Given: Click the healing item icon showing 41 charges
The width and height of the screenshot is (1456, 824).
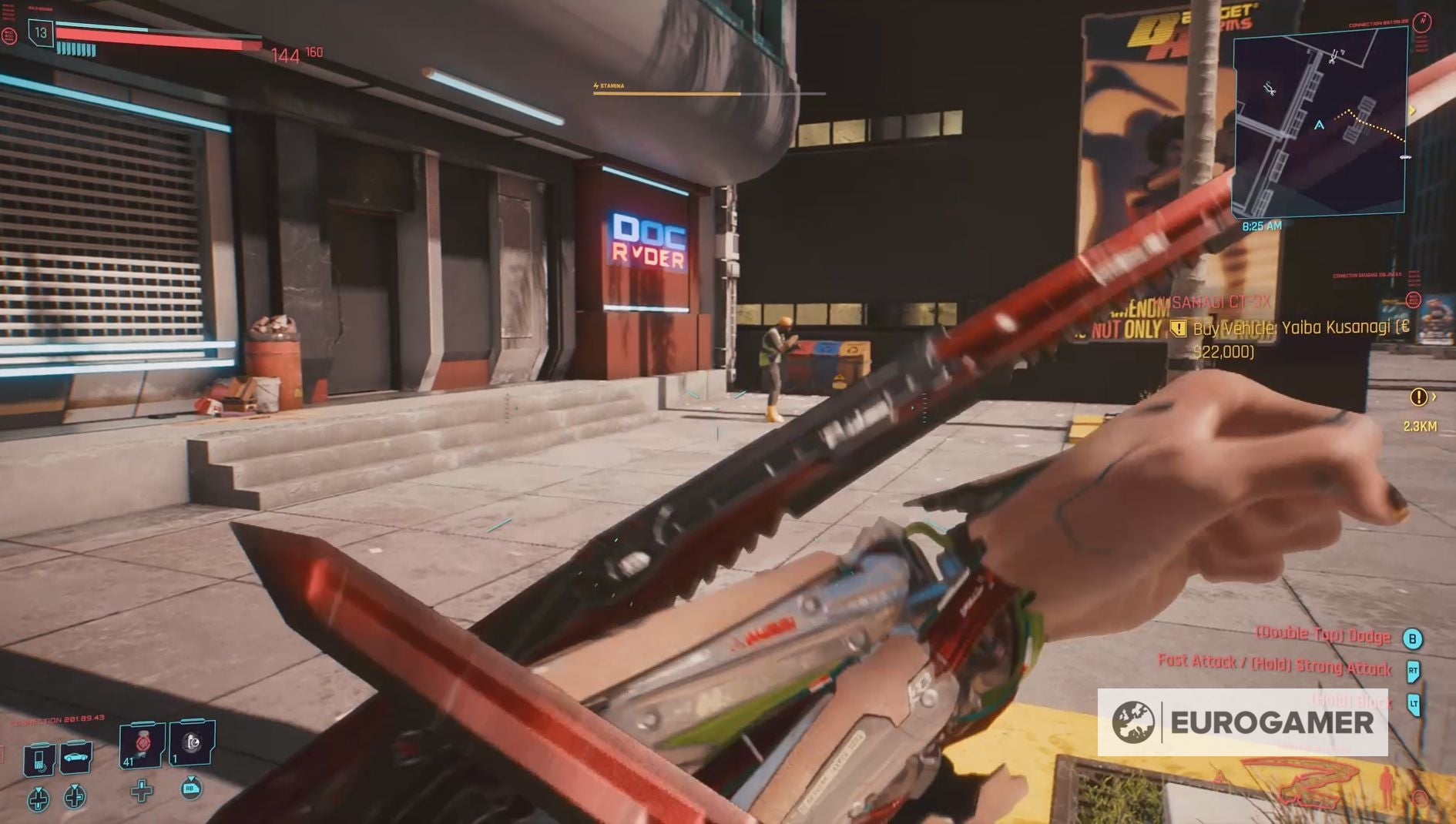Looking at the screenshot, I should [x=141, y=746].
